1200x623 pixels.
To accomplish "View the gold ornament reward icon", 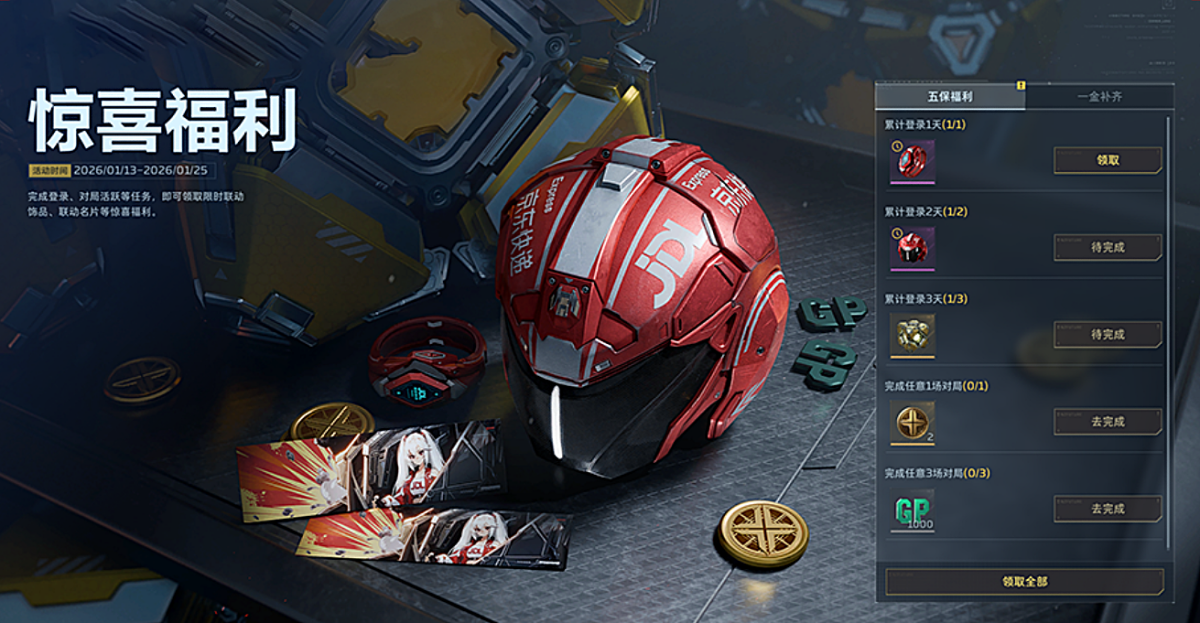I will (x=912, y=334).
